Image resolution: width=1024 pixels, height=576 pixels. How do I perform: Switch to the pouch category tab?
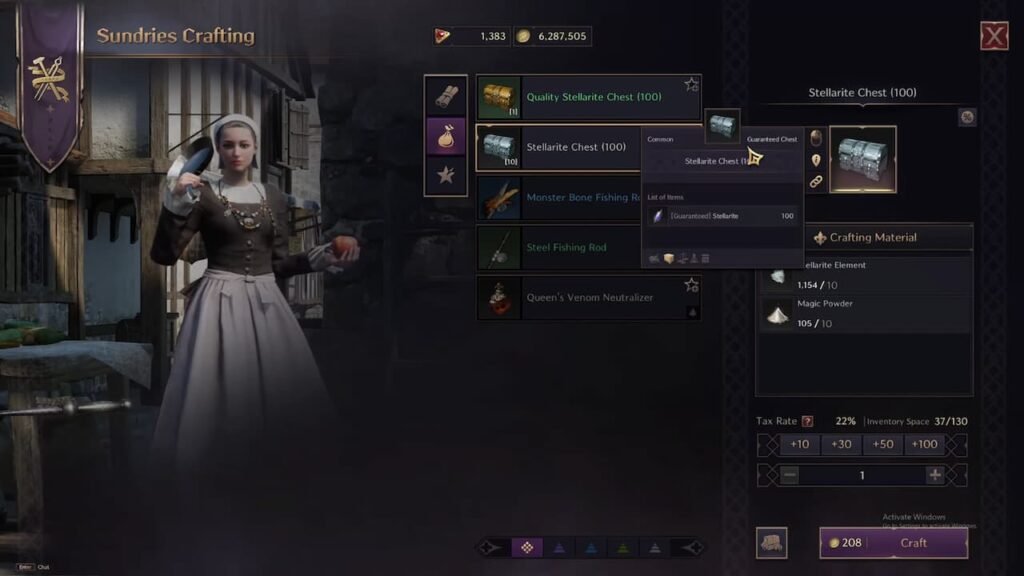[x=446, y=135]
